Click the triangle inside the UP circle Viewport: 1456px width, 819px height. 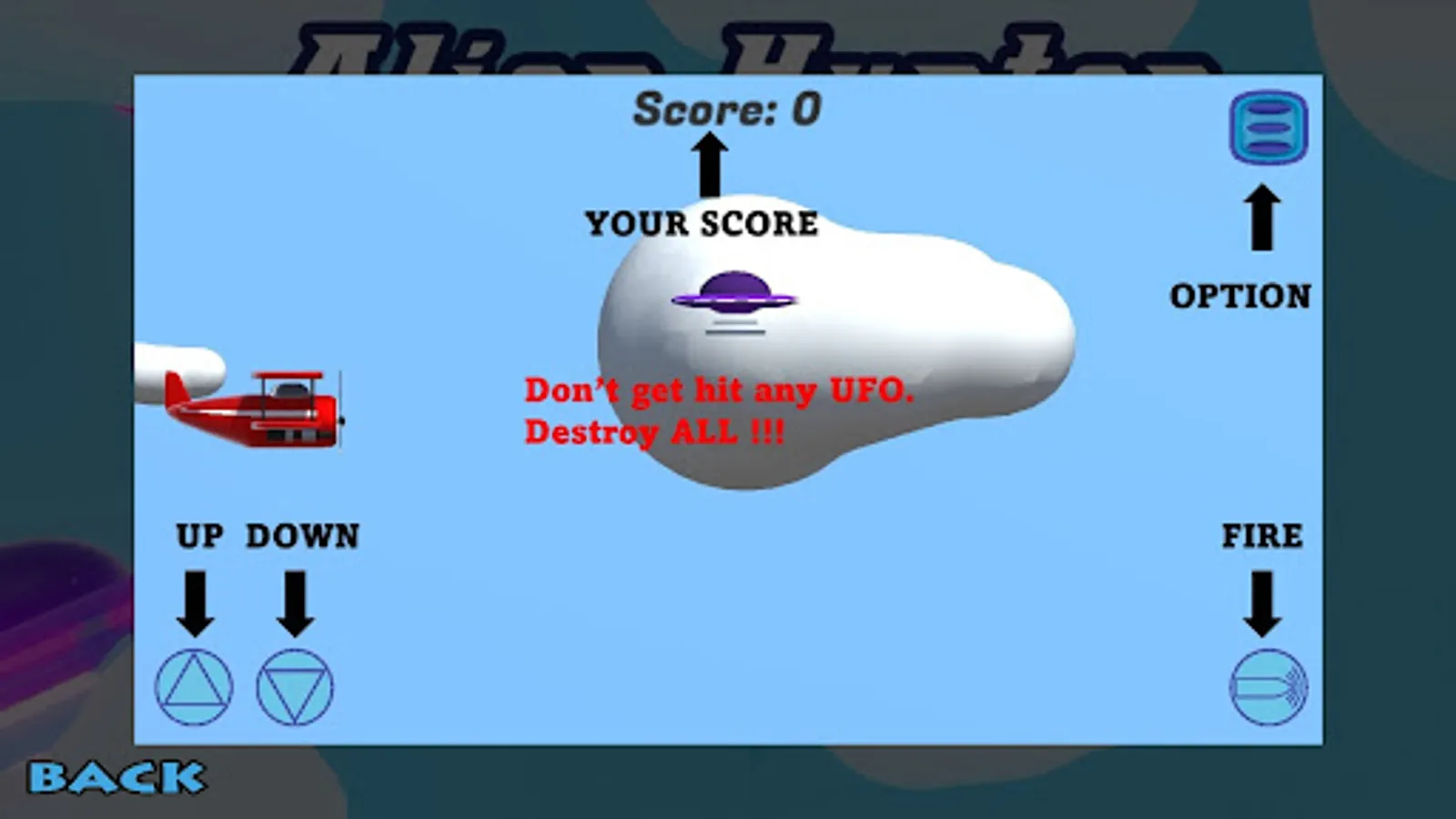pyautogui.click(x=194, y=690)
